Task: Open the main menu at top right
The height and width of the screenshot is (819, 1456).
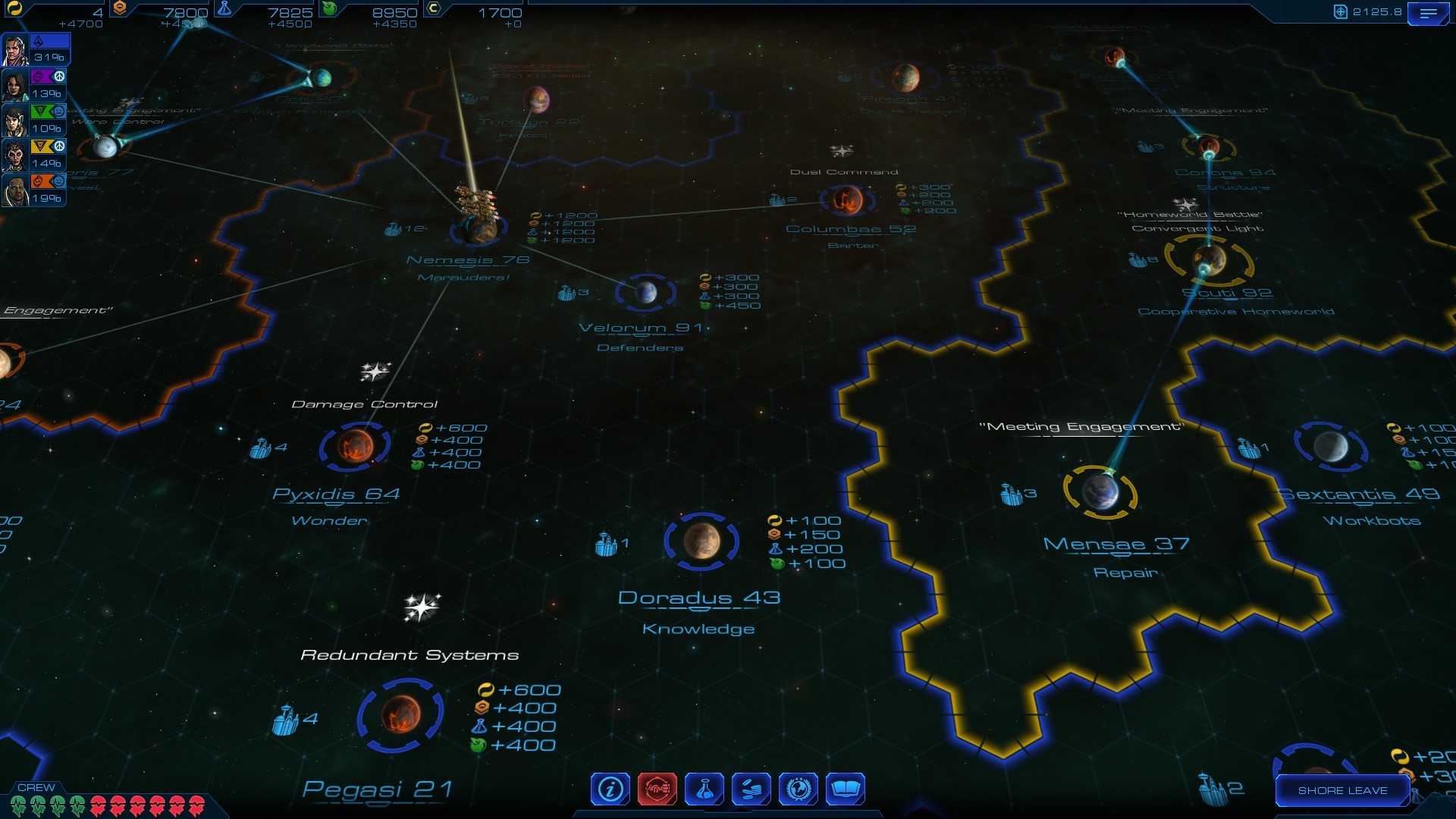Action: point(1428,14)
